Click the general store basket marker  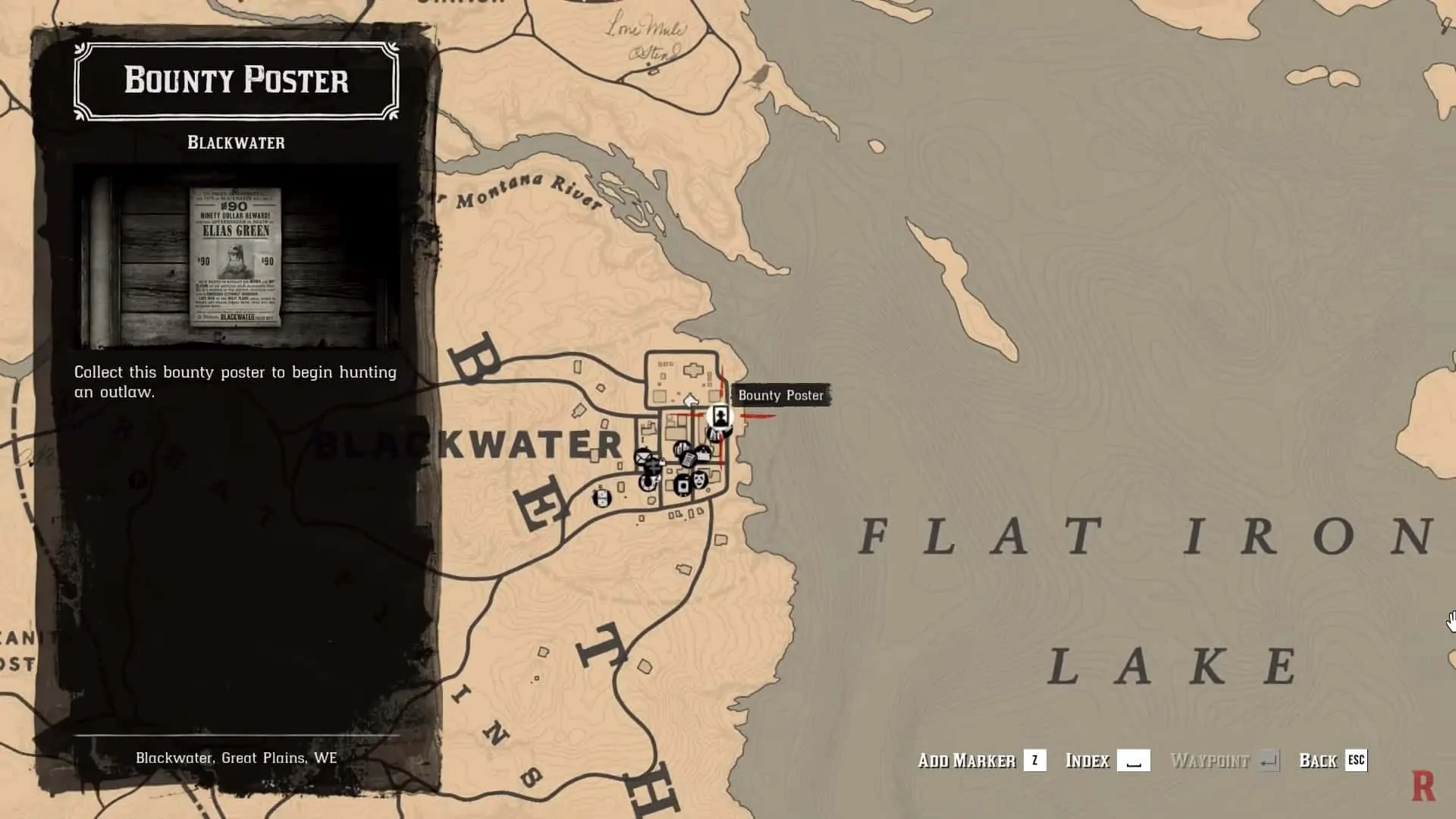click(x=703, y=453)
